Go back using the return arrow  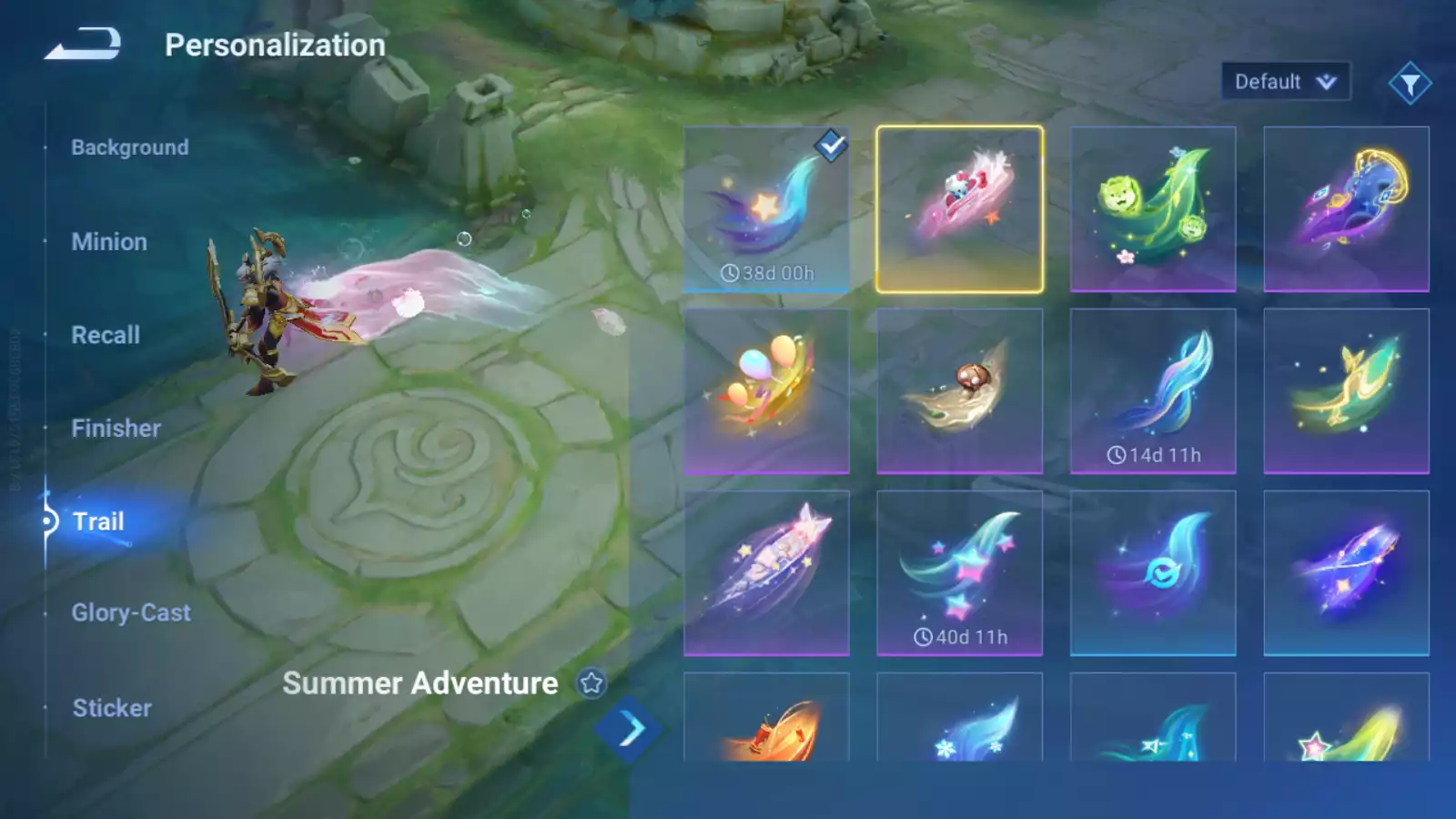pyautogui.click(x=83, y=44)
